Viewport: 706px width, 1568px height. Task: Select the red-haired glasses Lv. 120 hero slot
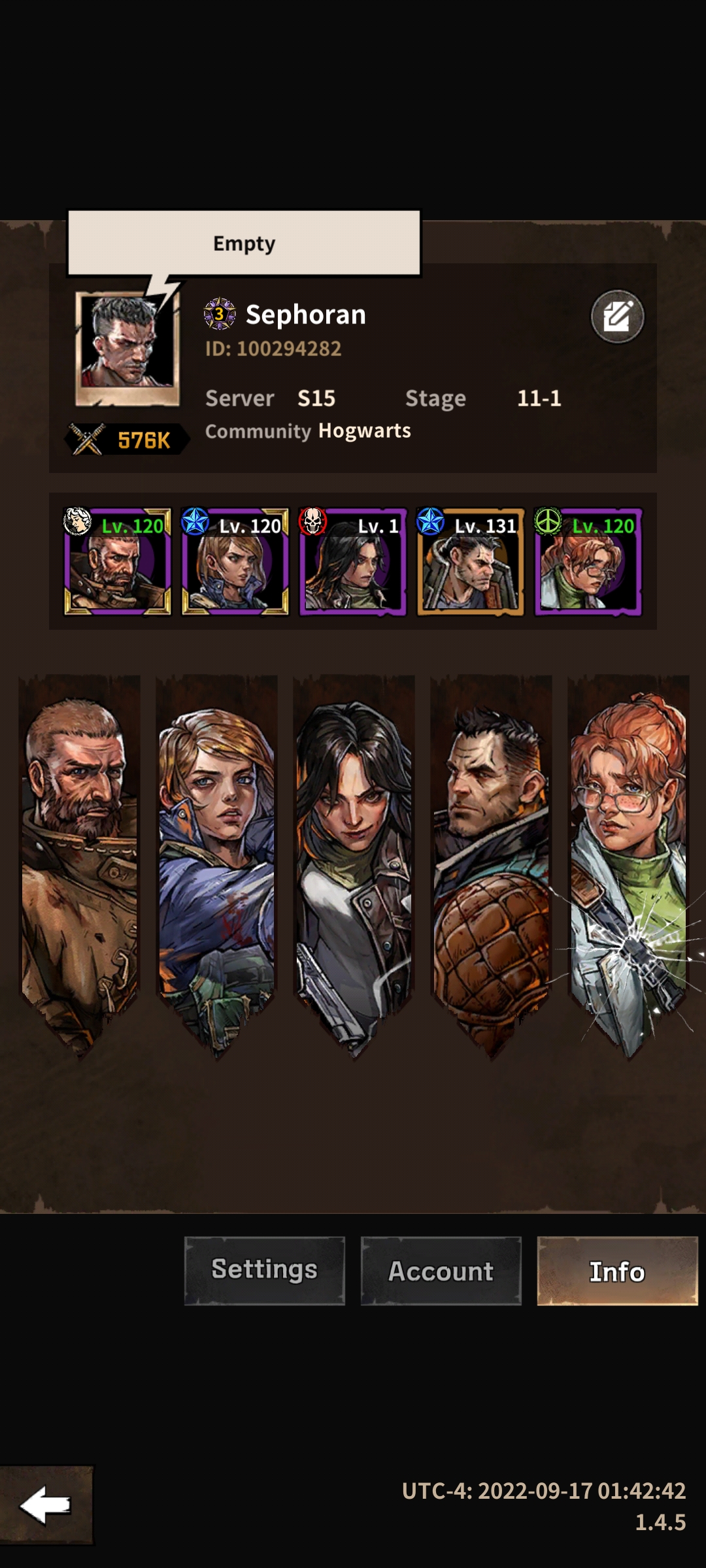588,562
